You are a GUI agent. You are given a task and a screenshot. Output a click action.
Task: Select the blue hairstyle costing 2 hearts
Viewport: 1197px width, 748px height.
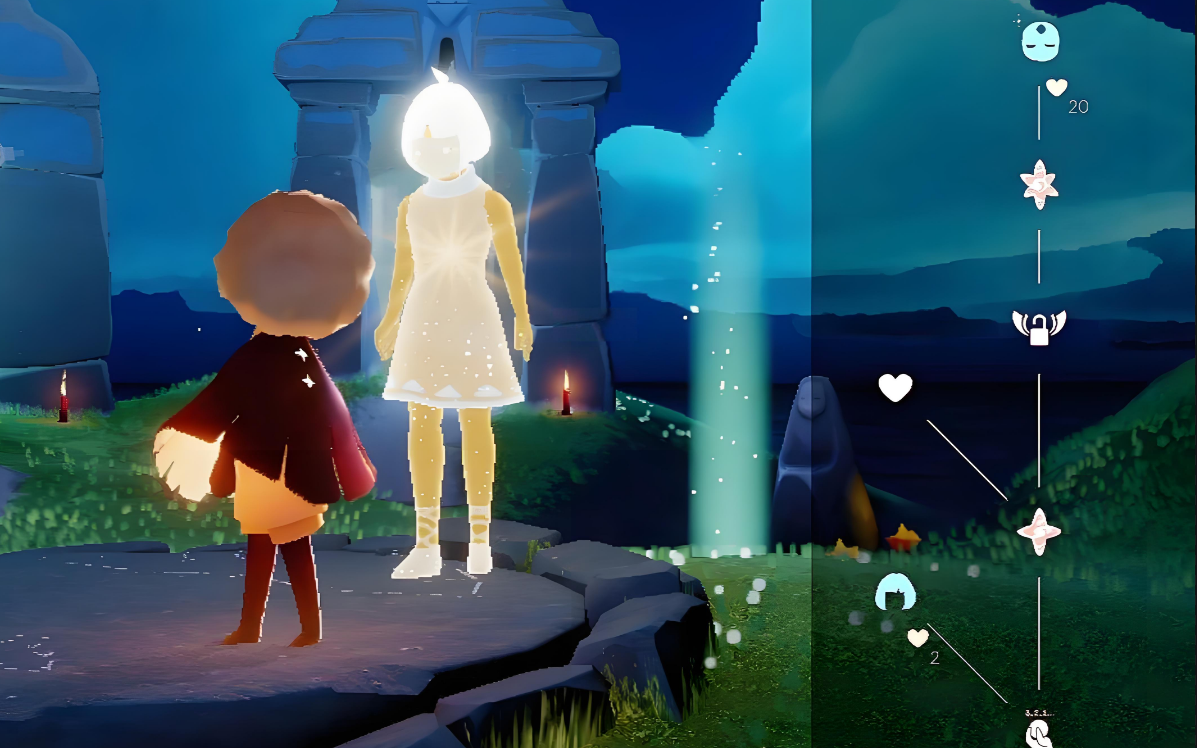[x=895, y=593]
